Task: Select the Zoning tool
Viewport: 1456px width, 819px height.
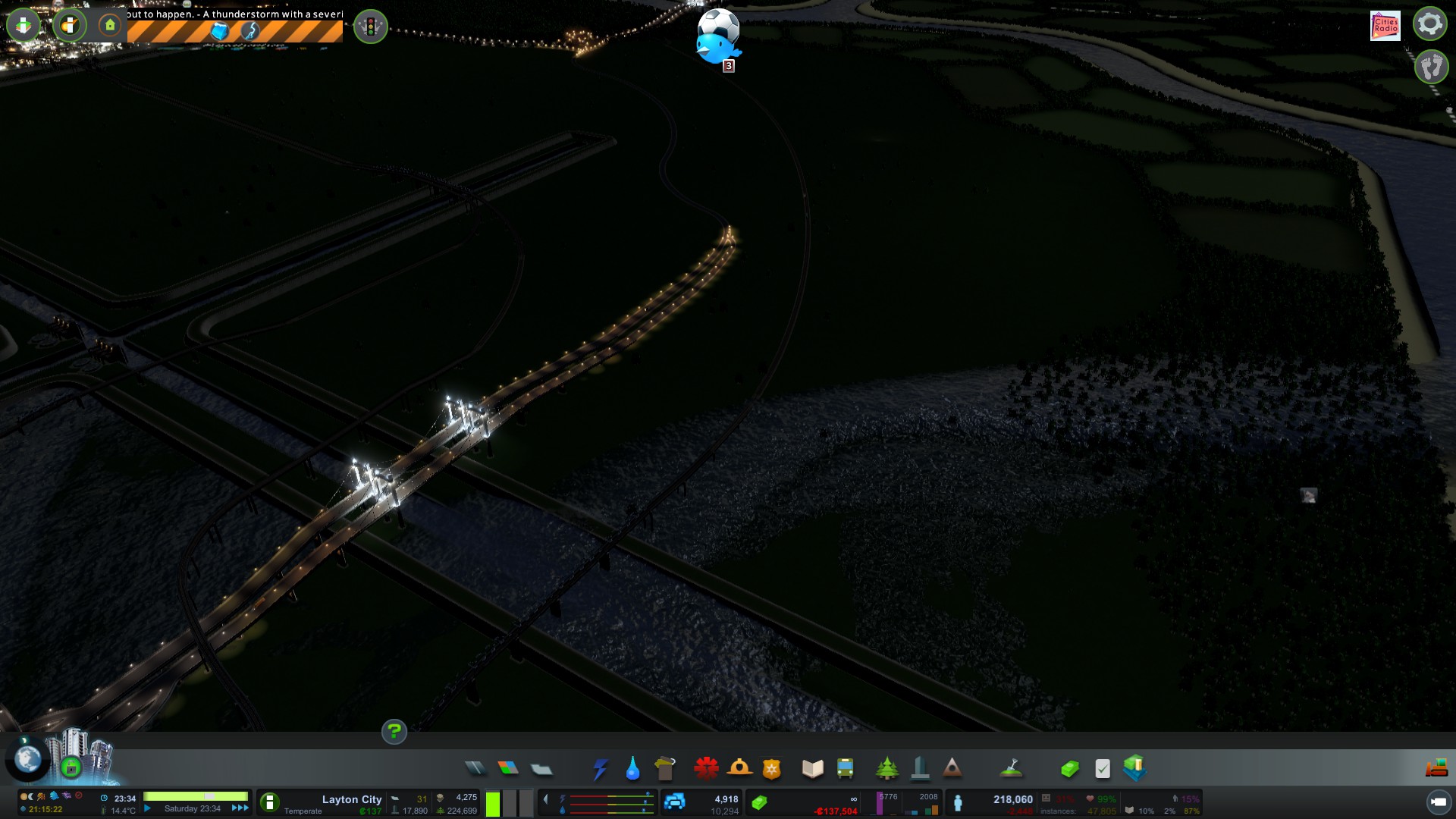Action: [508, 768]
